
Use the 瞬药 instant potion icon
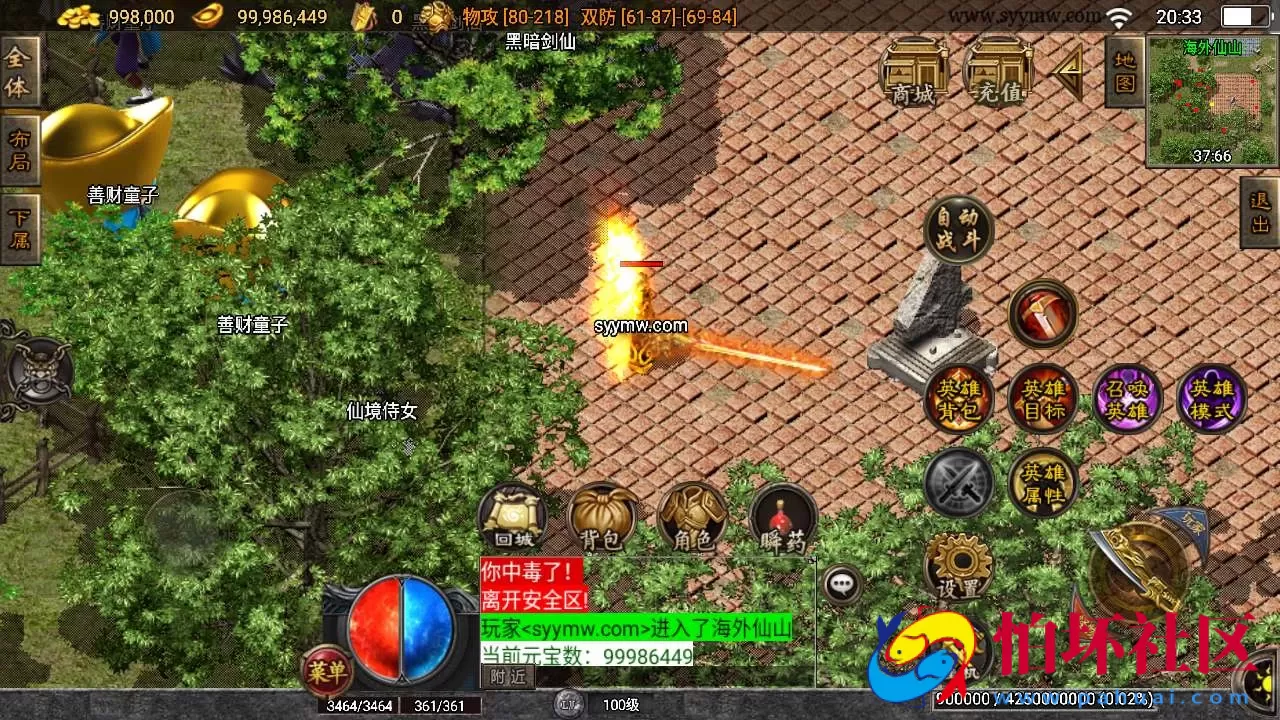[783, 515]
